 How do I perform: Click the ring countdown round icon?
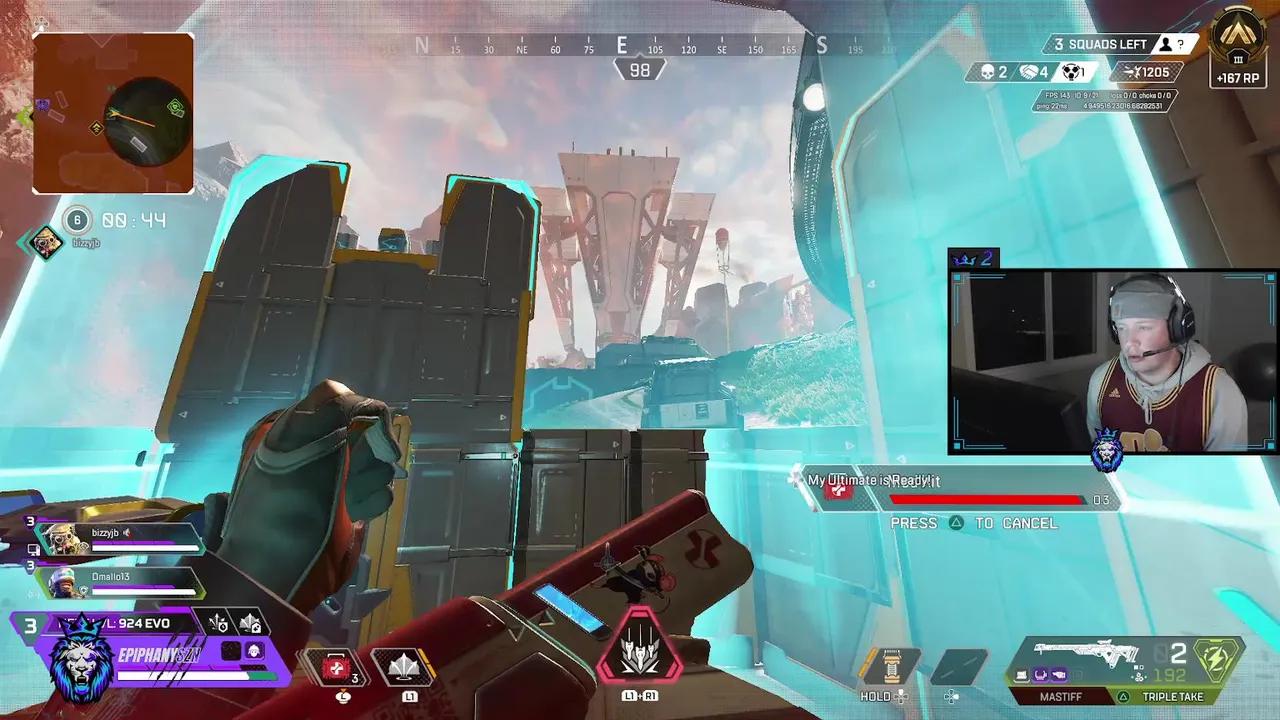(x=77, y=220)
